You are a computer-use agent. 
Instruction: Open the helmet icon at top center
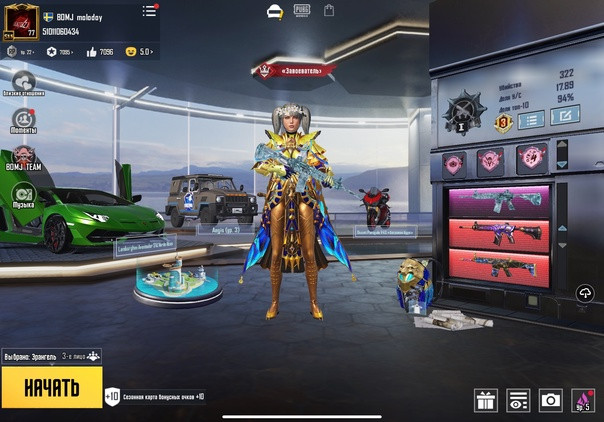click(275, 11)
